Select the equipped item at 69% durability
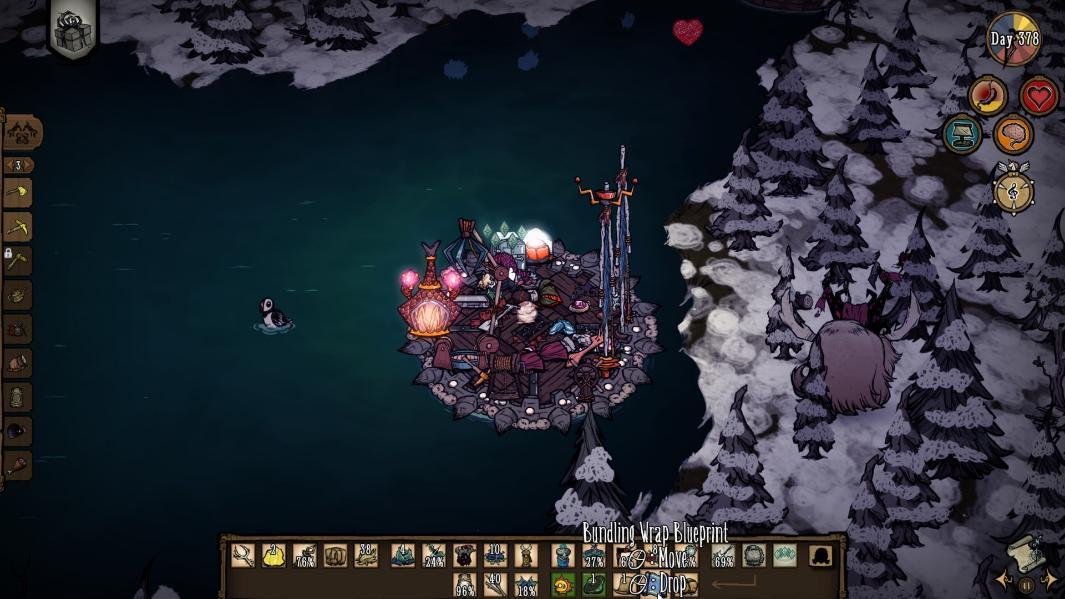 pyautogui.click(x=722, y=556)
